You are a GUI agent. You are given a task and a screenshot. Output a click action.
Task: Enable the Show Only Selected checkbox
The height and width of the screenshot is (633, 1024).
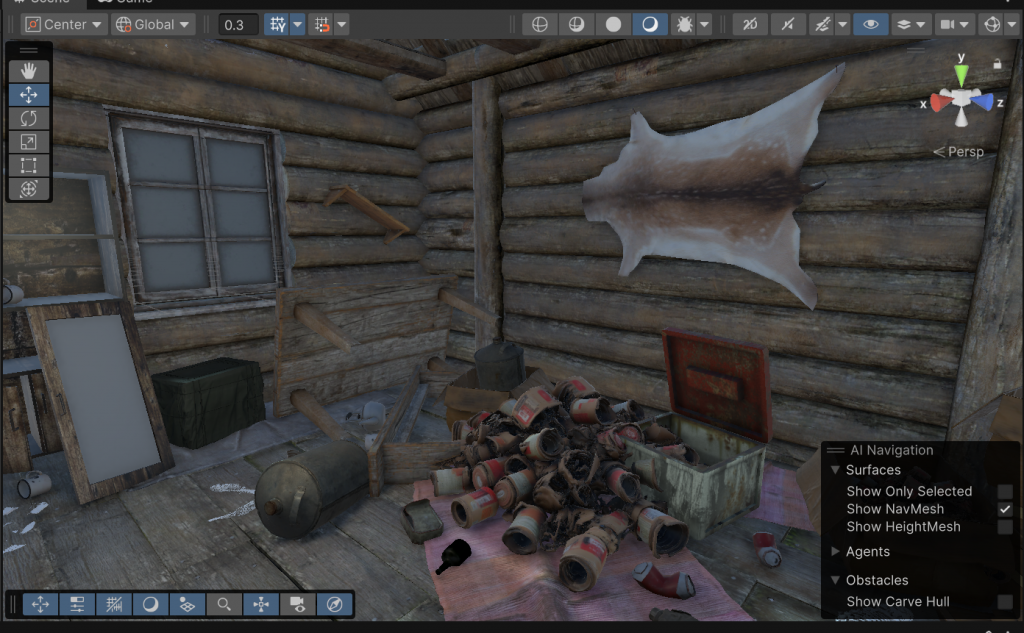point(1004,491)
